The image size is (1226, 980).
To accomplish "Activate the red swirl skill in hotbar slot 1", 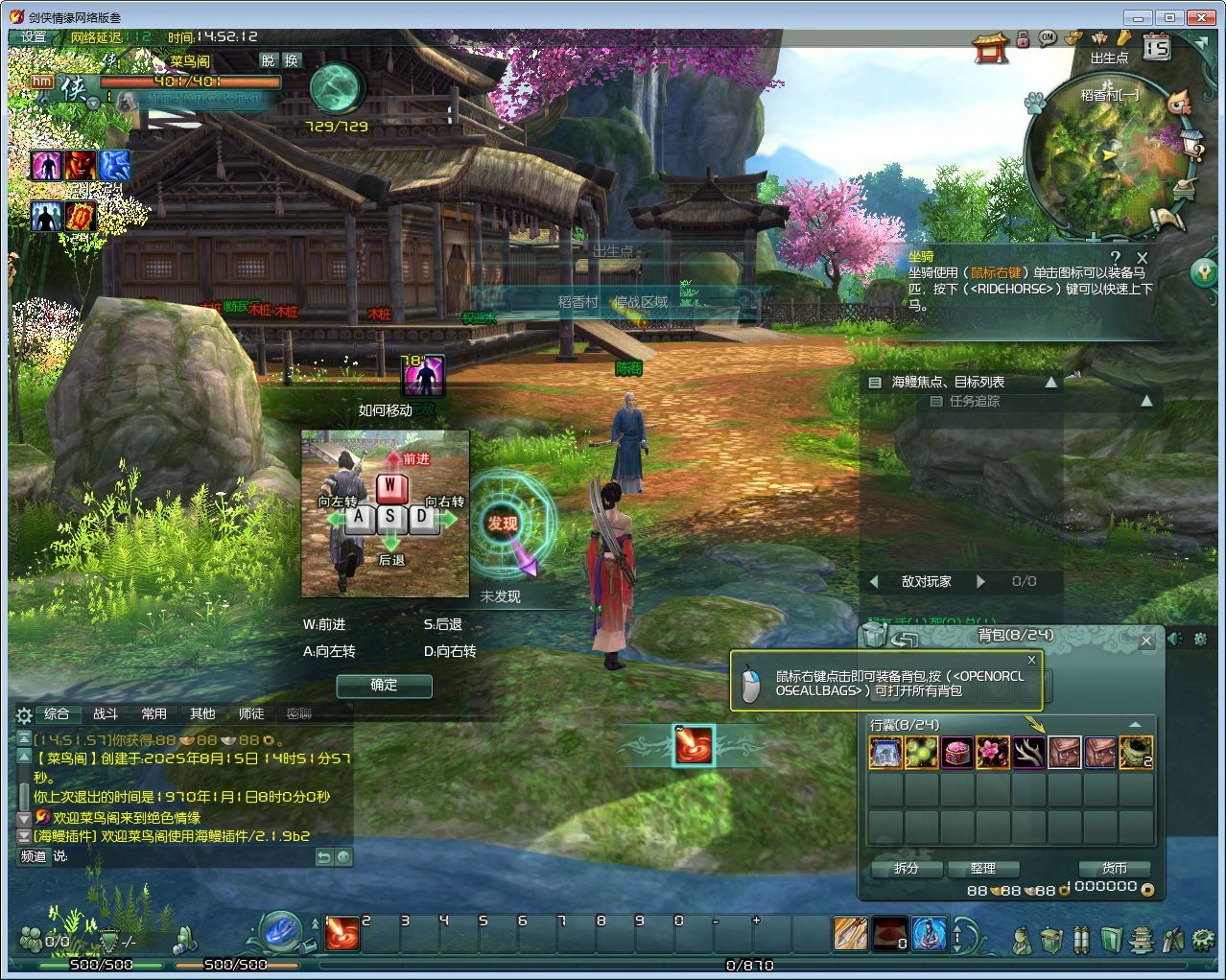I will pyautogui.click(x=342, y=933).
